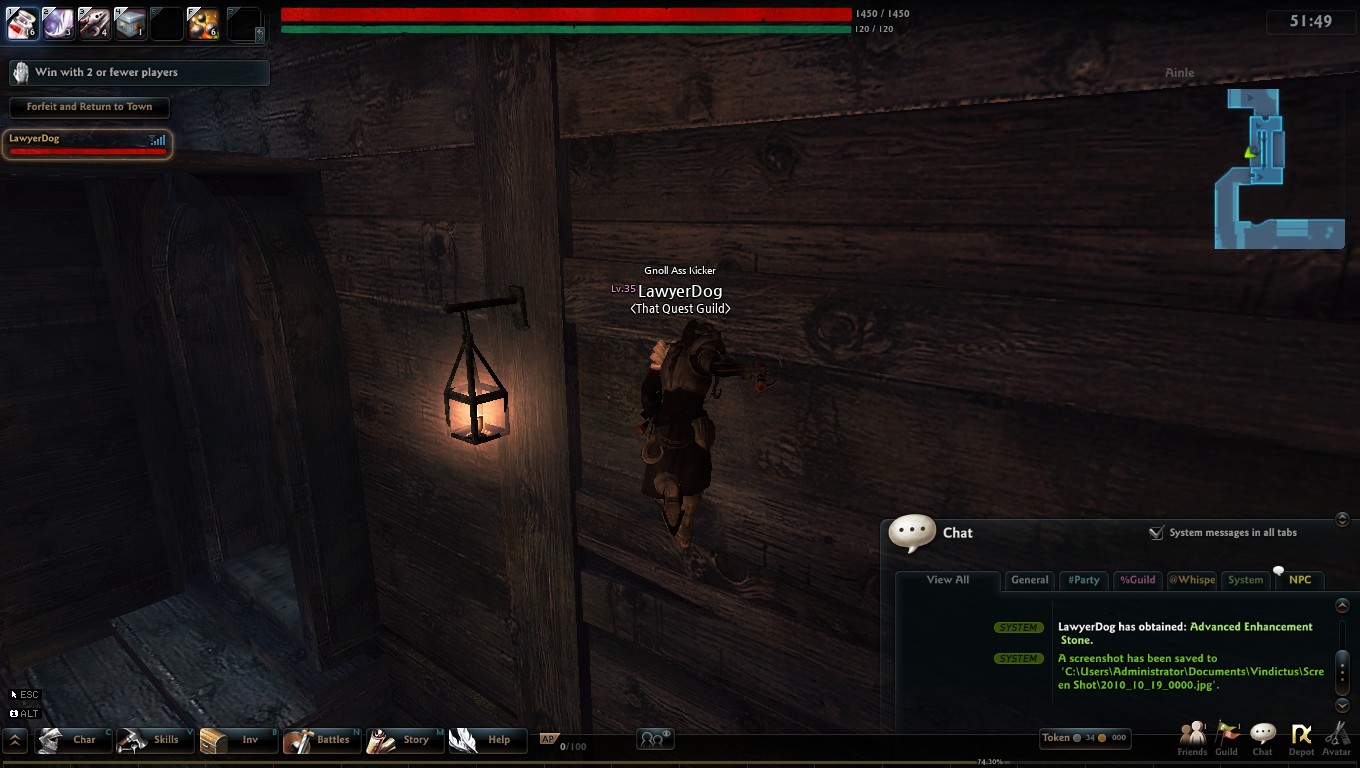Open the Help menu
Image resolution: width=1360 pixels, height=768 pixels.
(x=487, y=740)
